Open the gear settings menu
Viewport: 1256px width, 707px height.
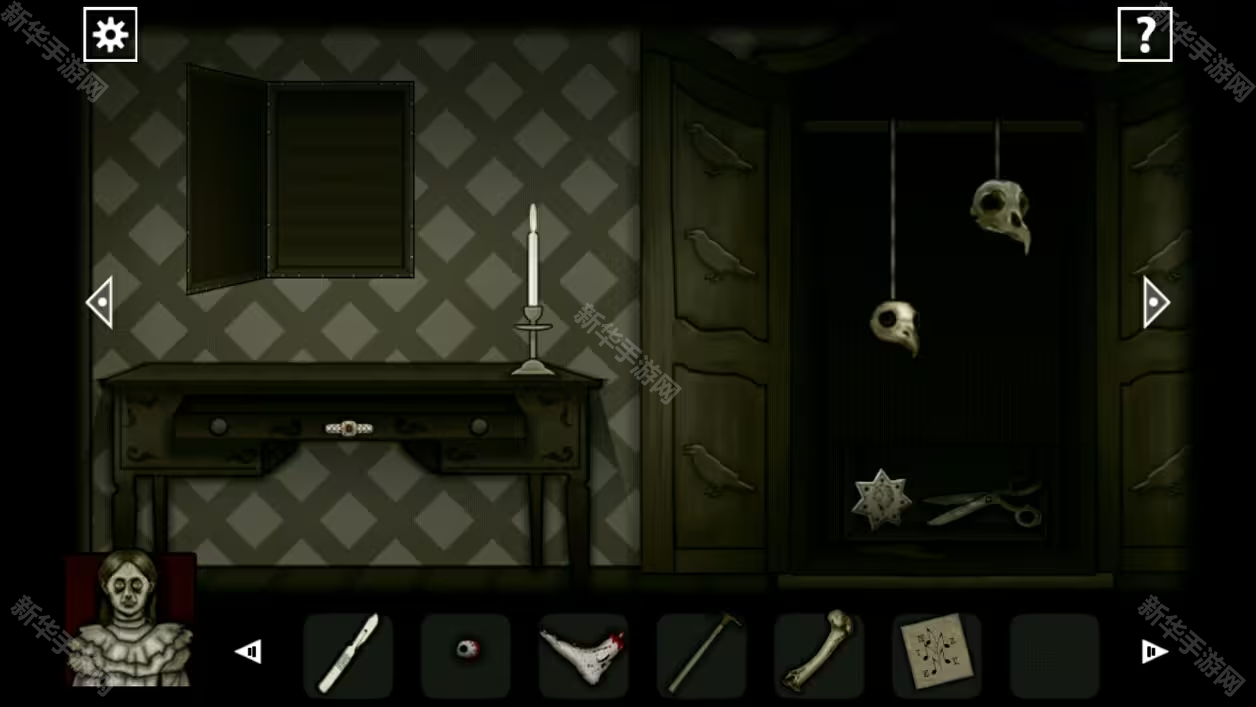coord(110,35)
